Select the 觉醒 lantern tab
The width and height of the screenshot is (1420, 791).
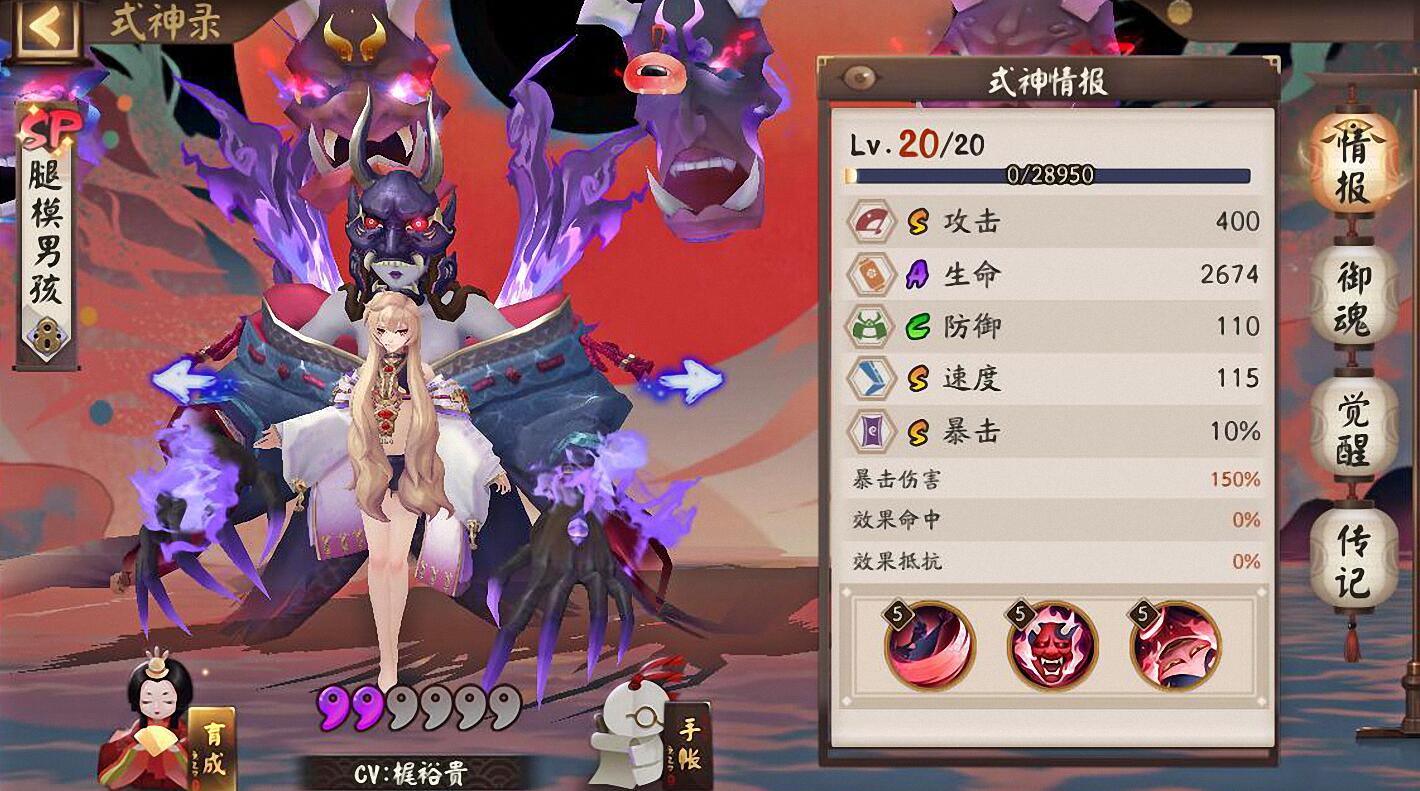pos(1353,429)
